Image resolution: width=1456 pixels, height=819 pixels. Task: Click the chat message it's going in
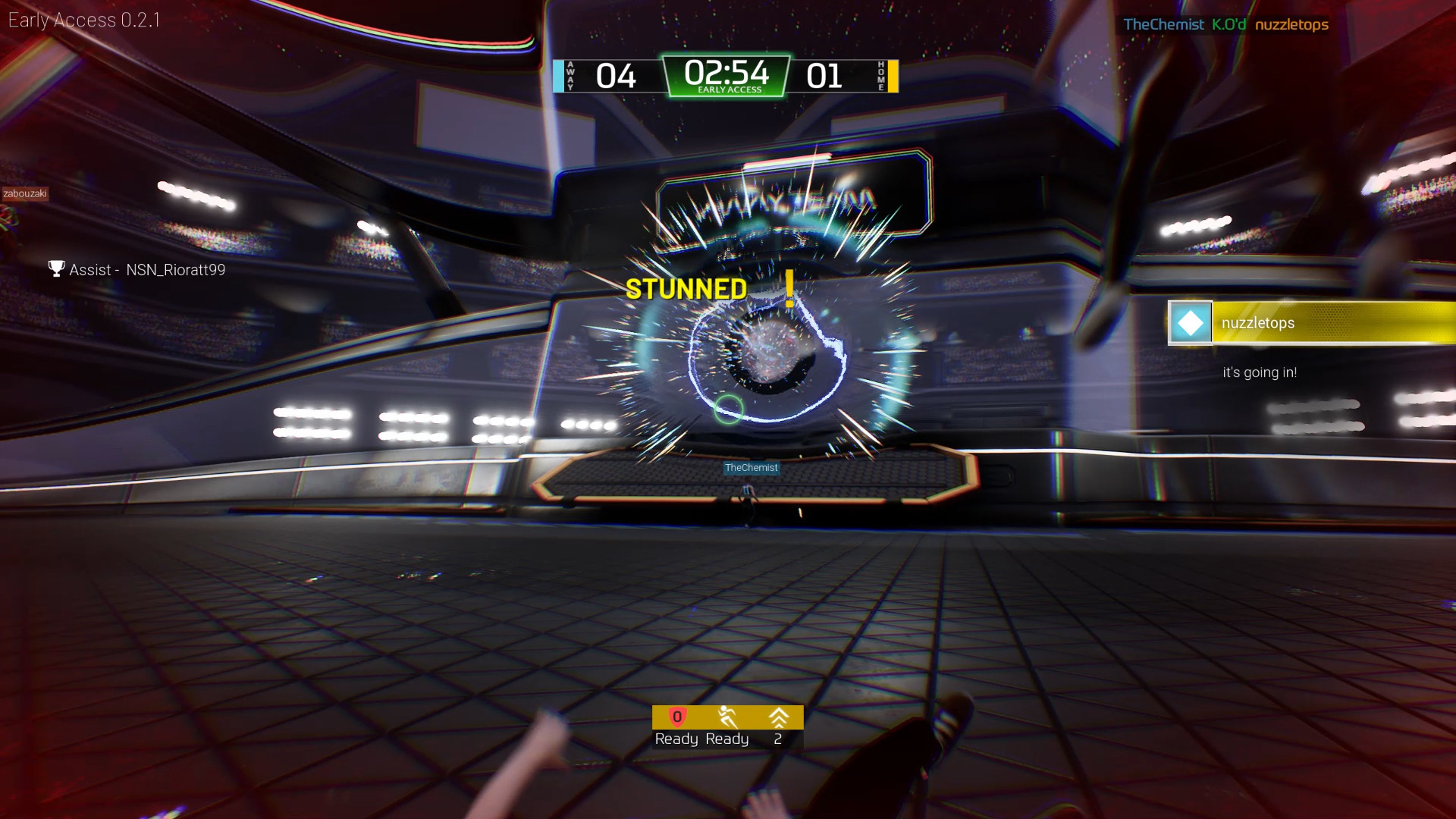(x=1260, y=372)
